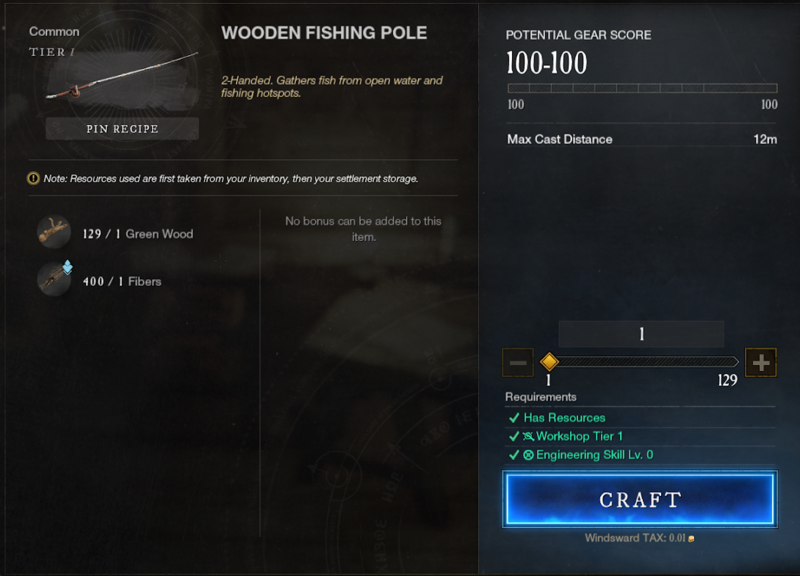Image resolution: width=800 pixels, height=576 pixels.
Task: Select the Fibers ingredient icon
Action: [54, 279]
